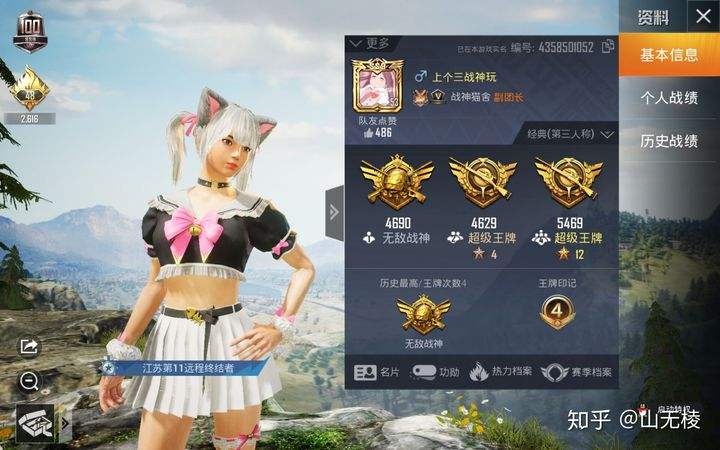
Task: Zoom out the character with the magnifier
Action: tap(29, 381)
